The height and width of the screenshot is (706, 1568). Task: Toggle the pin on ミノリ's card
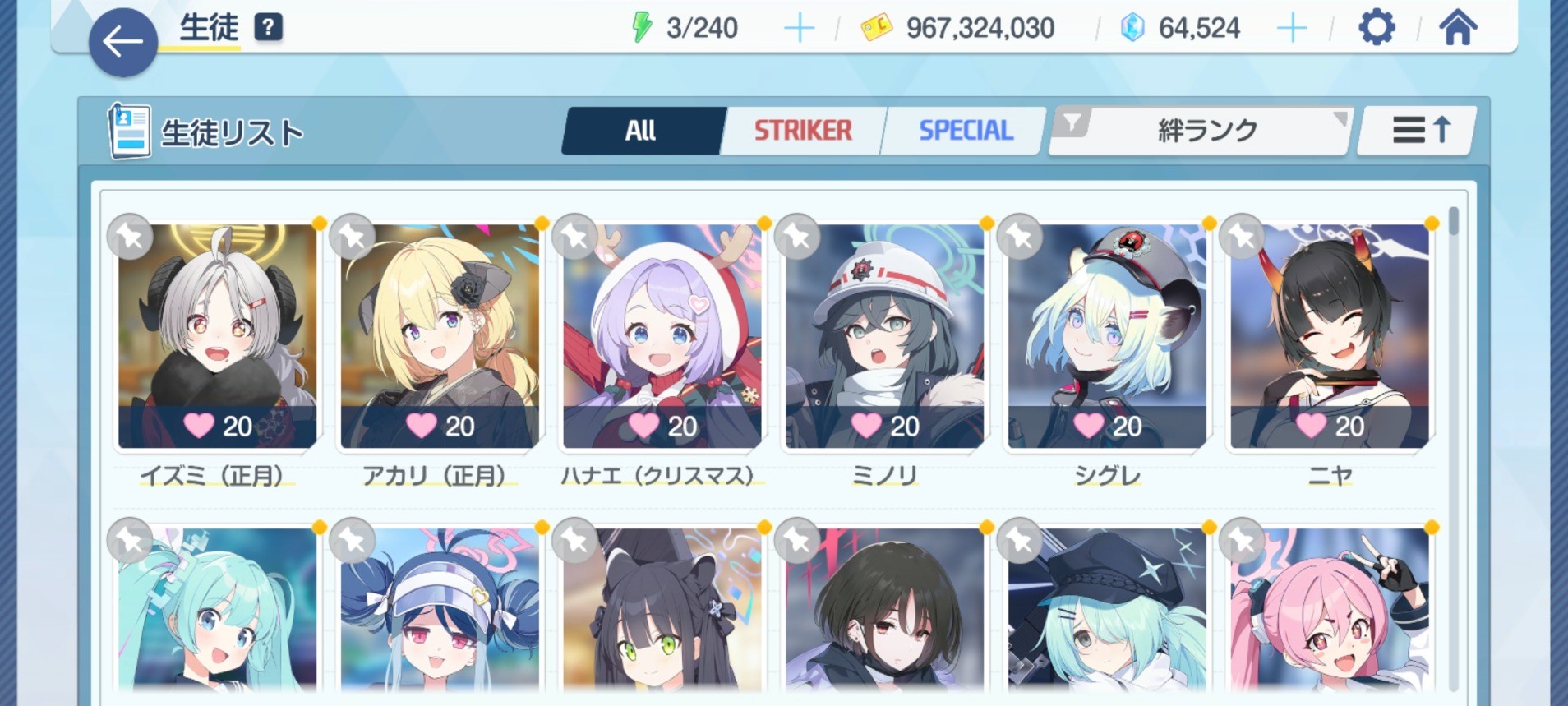tap(797, 237)
